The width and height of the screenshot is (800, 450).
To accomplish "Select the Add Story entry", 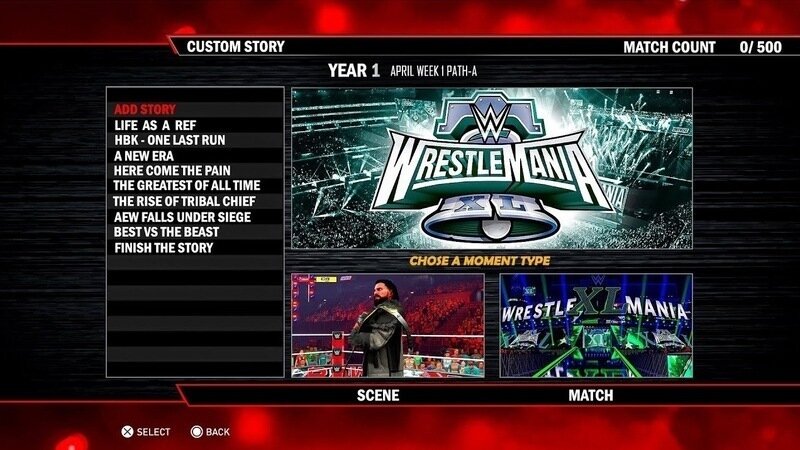I will click(x=145, y=109).
